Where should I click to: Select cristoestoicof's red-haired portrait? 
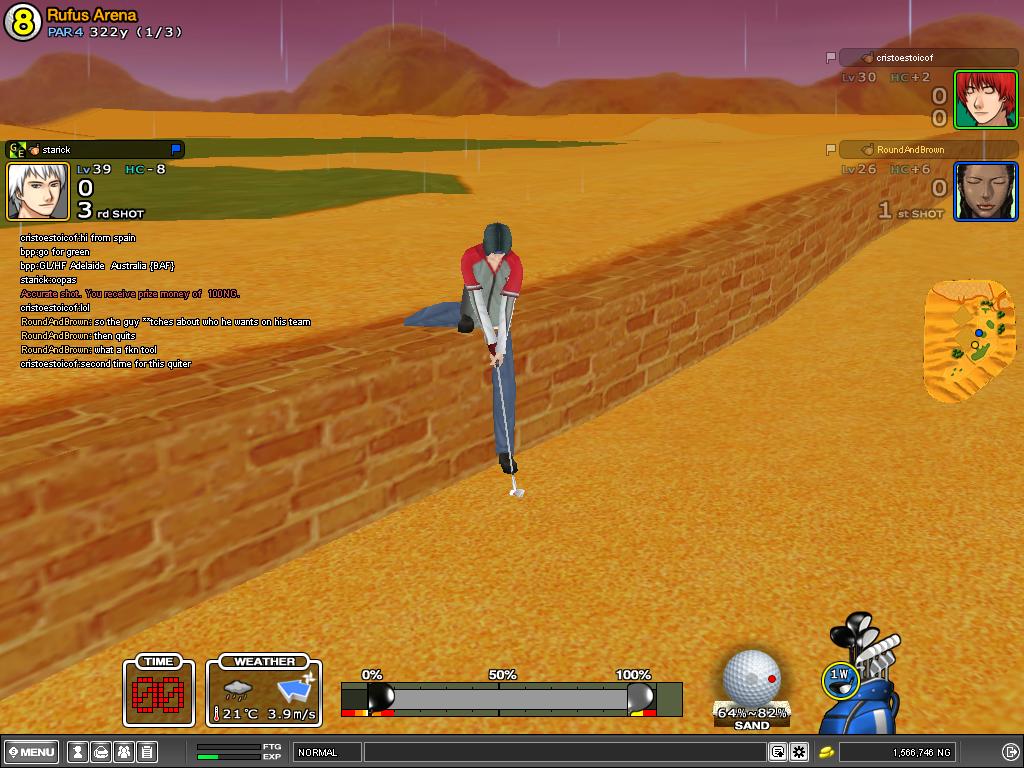[x=985, y=99]
